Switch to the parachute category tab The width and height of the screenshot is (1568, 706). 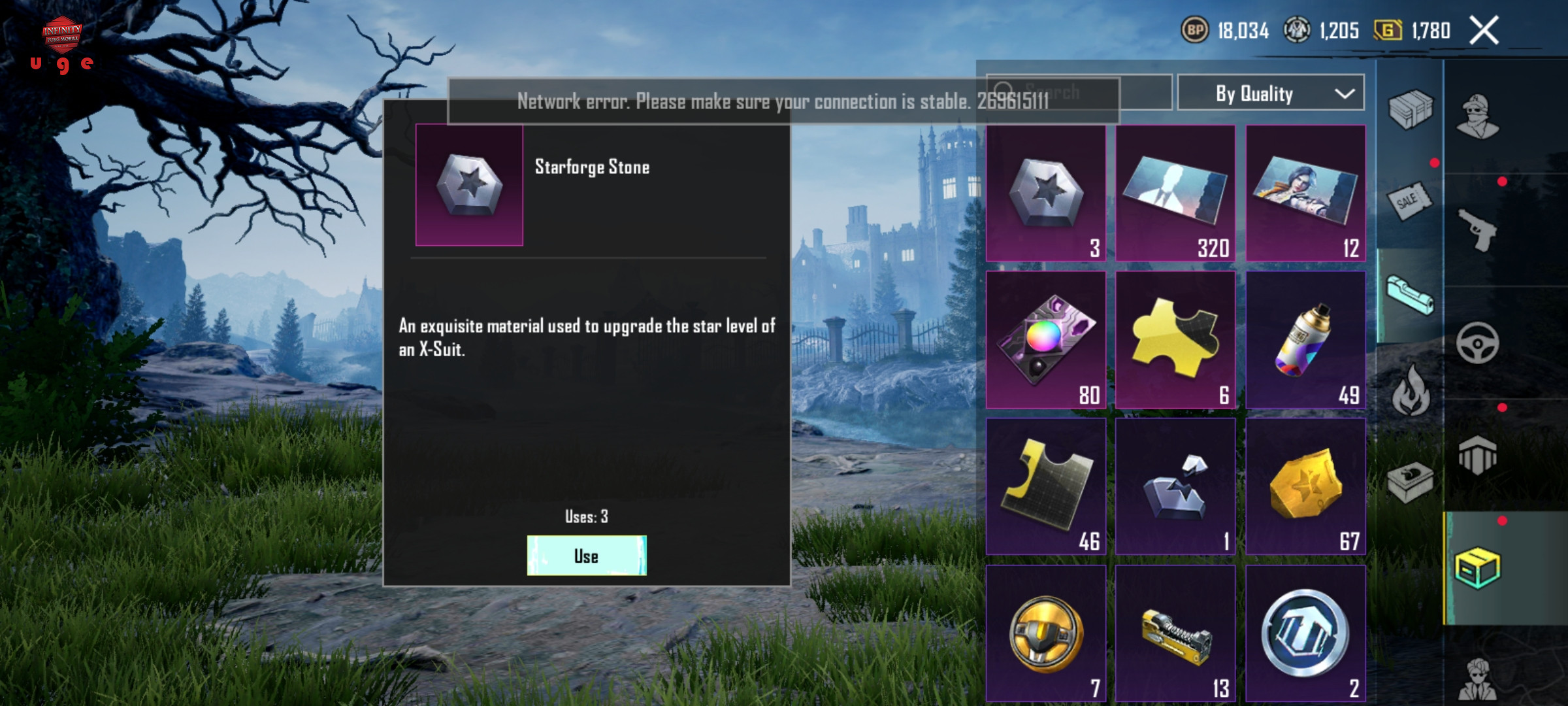(x=1478, y=455)
